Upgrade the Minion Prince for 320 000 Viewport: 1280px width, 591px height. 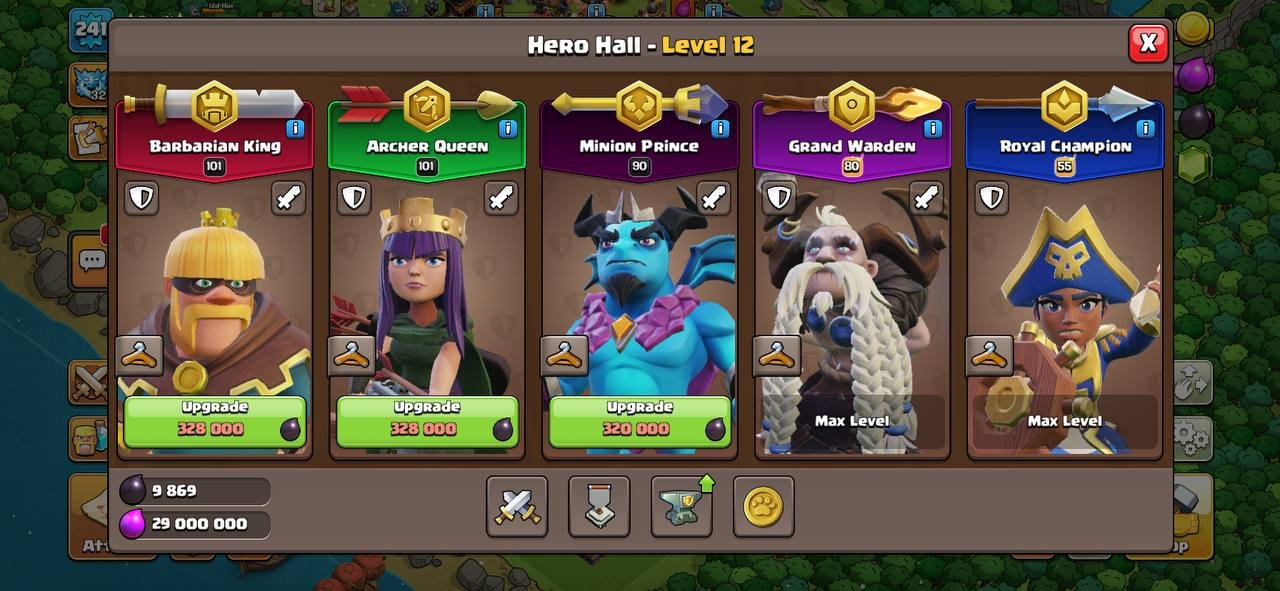point(639,420)
